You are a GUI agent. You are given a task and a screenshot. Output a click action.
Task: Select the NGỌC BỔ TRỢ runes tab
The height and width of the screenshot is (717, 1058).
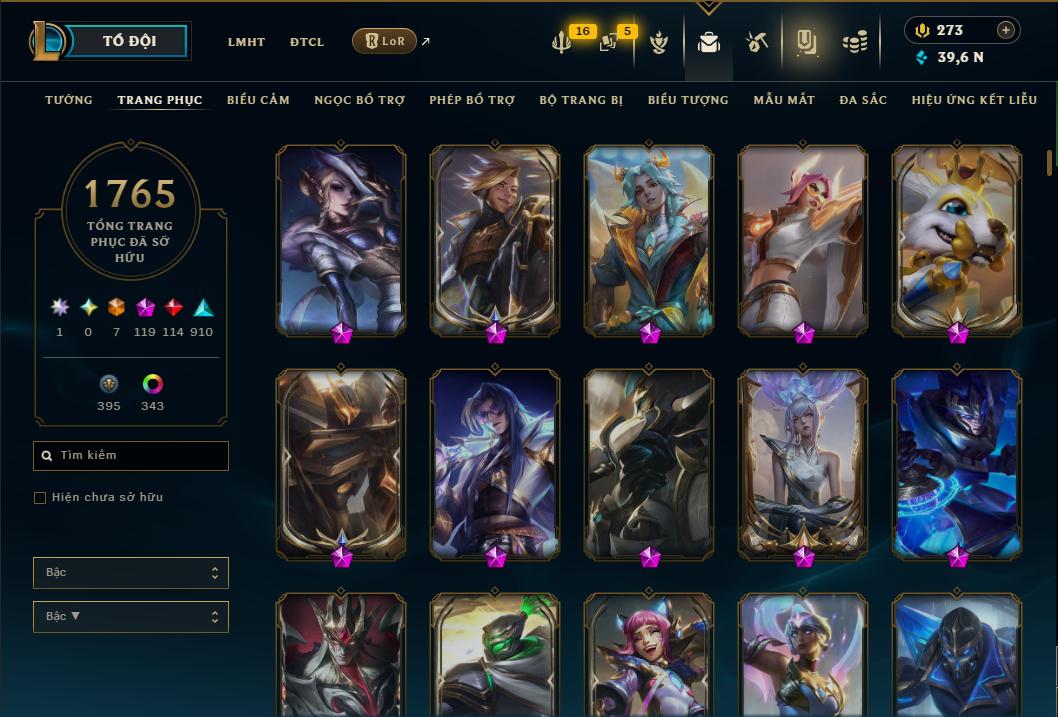[x=359, y=100]
